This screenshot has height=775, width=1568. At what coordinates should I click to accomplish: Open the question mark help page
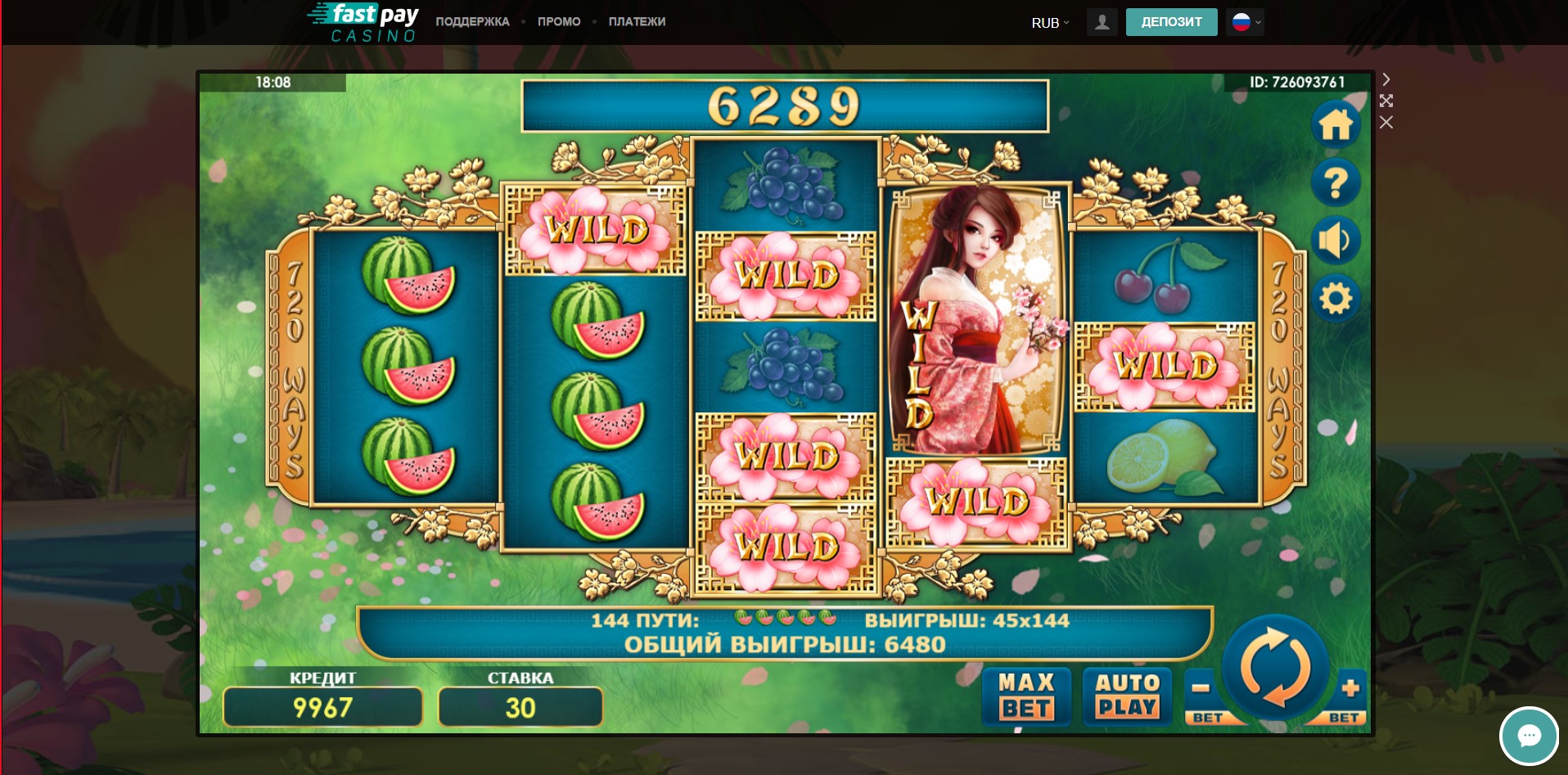pos(1336,182)
